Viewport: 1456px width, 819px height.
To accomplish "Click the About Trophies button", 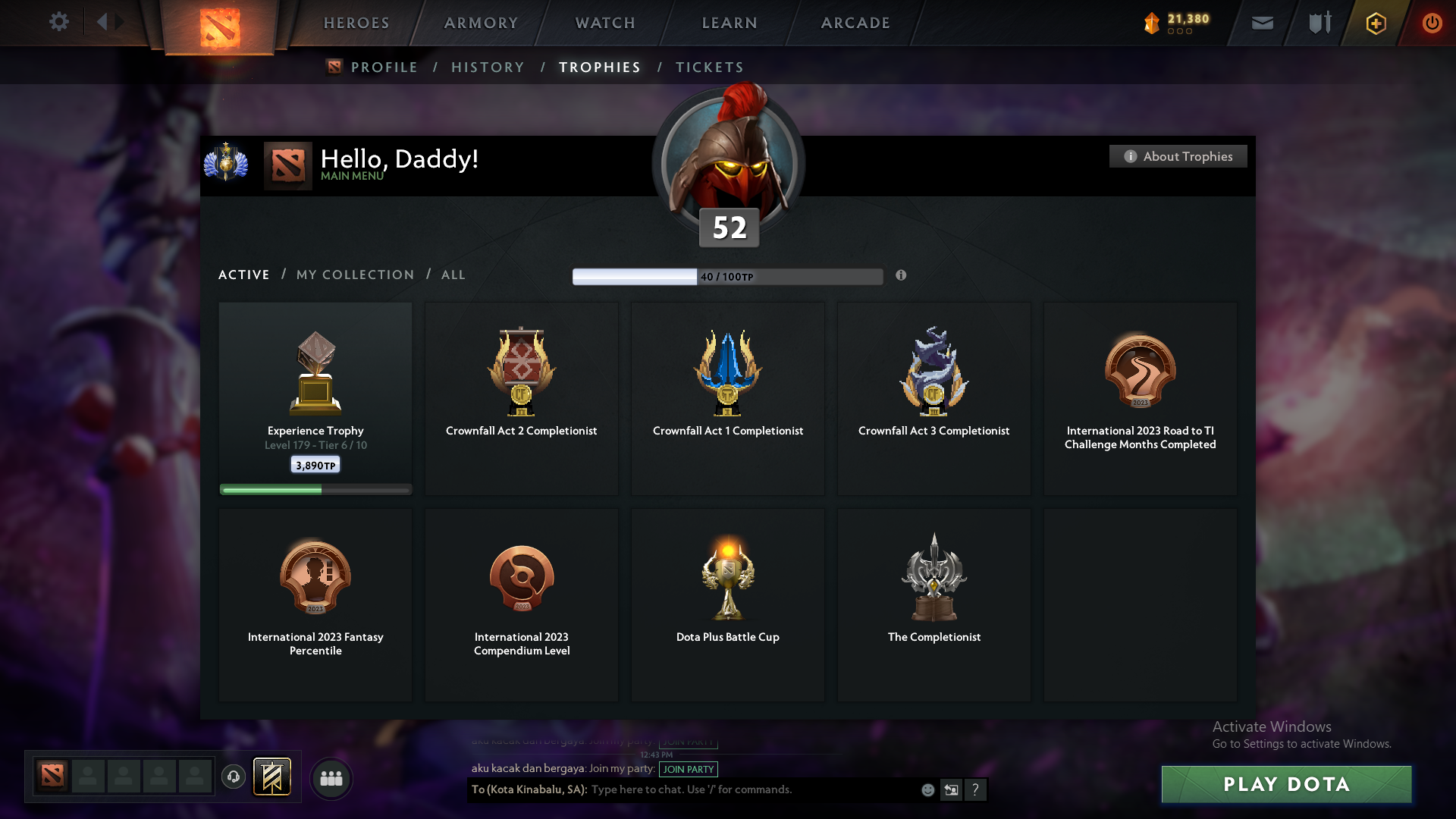I will coord(1178,156).
